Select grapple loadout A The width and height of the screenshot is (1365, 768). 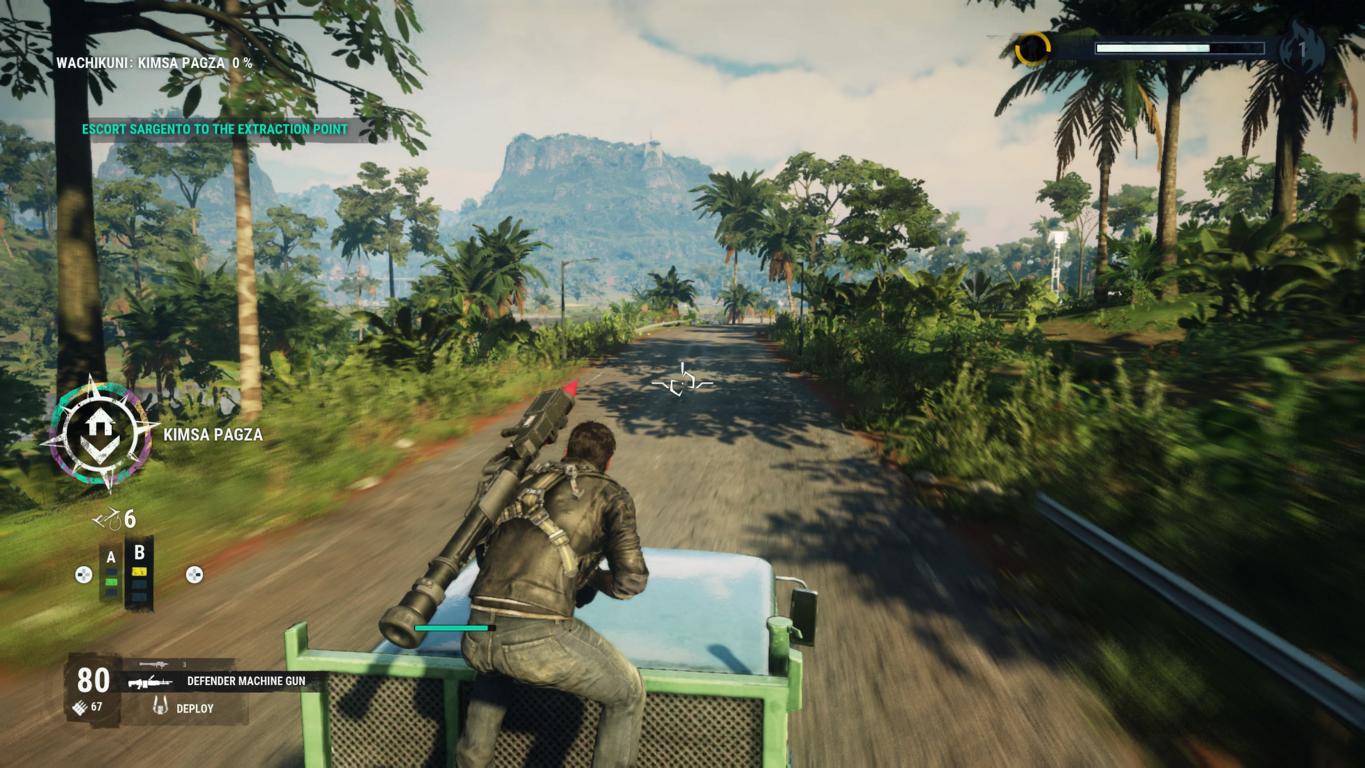(111, 571)
